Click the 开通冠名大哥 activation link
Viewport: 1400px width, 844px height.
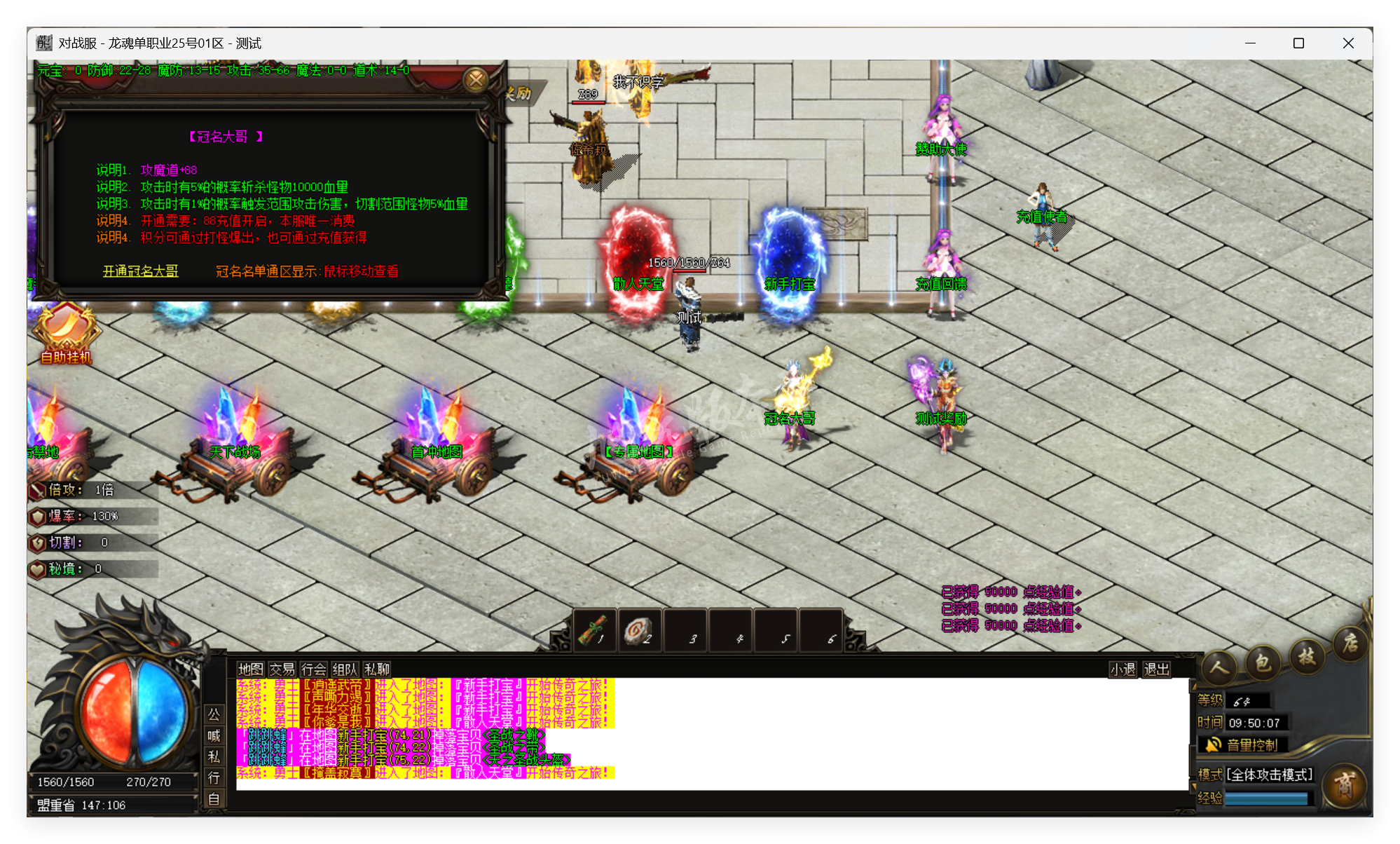(x=139, y=271)
